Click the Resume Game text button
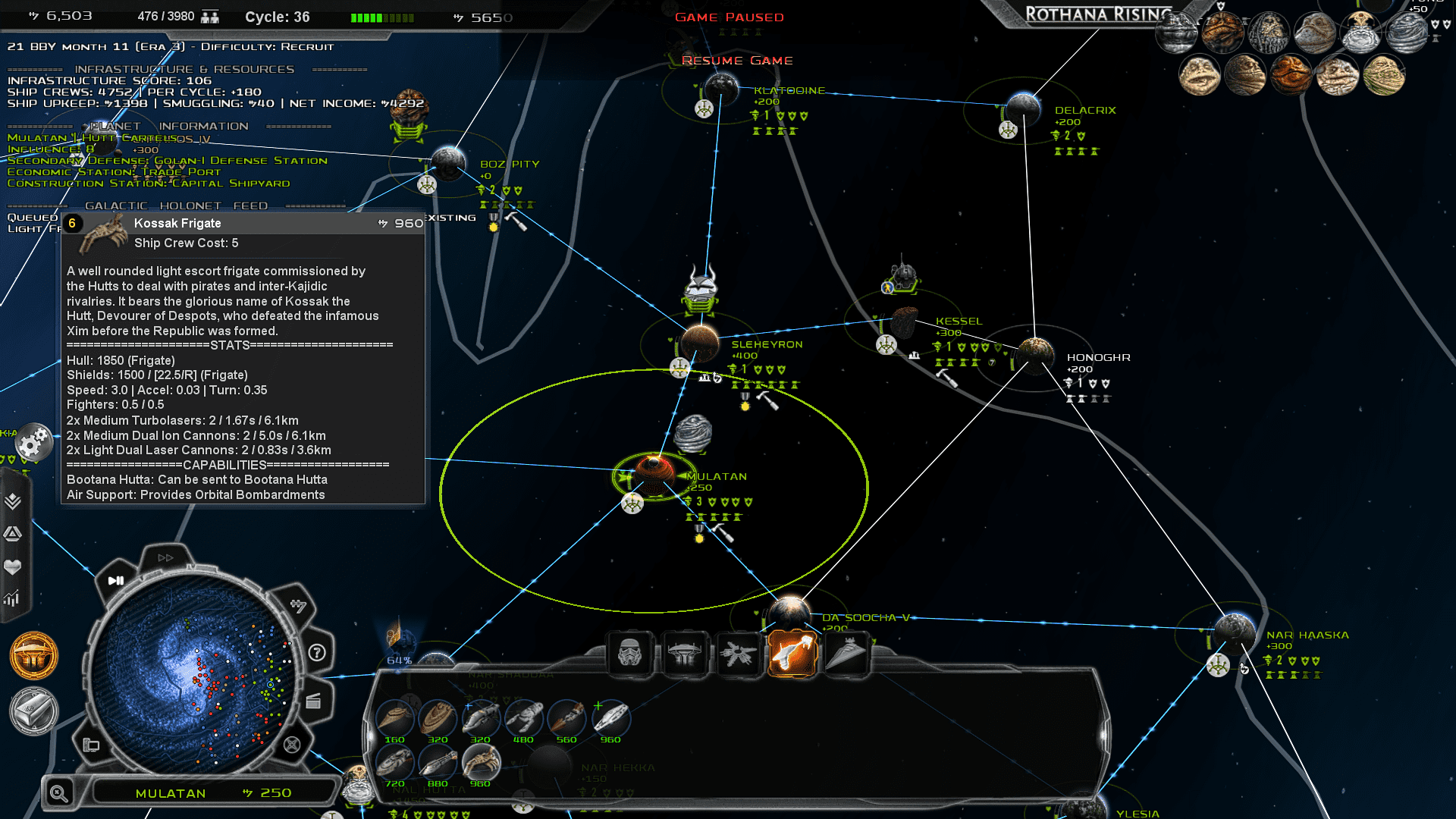Screen dimensions: 1456x819 [736, 61]
